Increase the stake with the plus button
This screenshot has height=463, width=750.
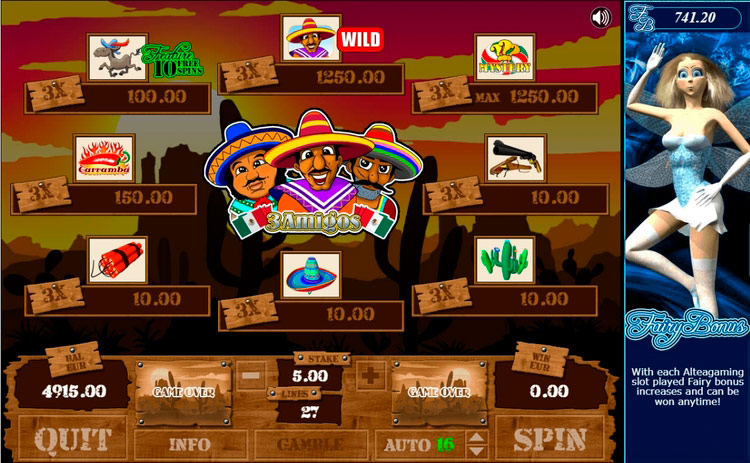point(369,377)
